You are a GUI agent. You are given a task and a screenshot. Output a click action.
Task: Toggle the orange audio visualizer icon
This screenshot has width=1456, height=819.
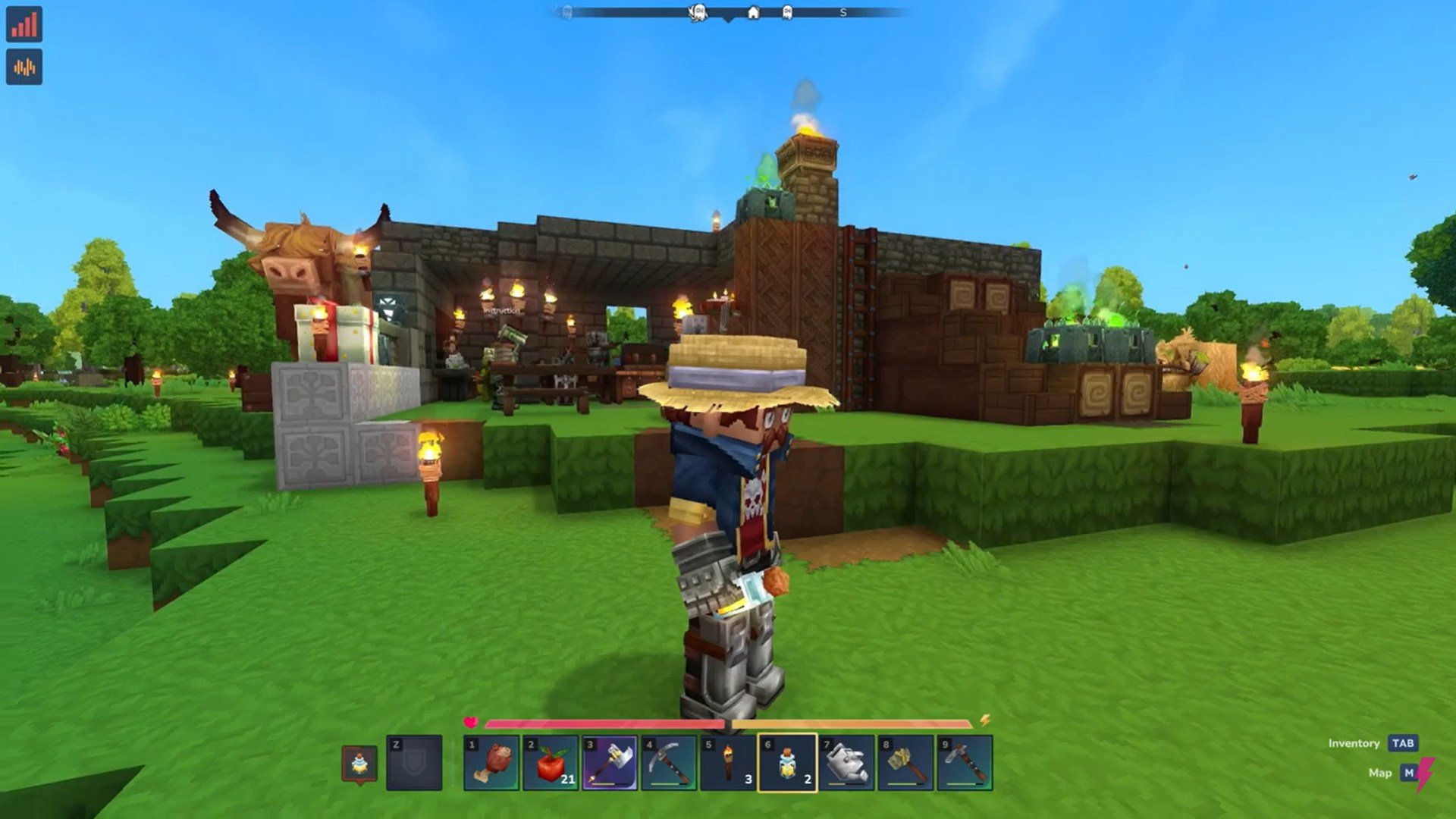pos(24,67)
